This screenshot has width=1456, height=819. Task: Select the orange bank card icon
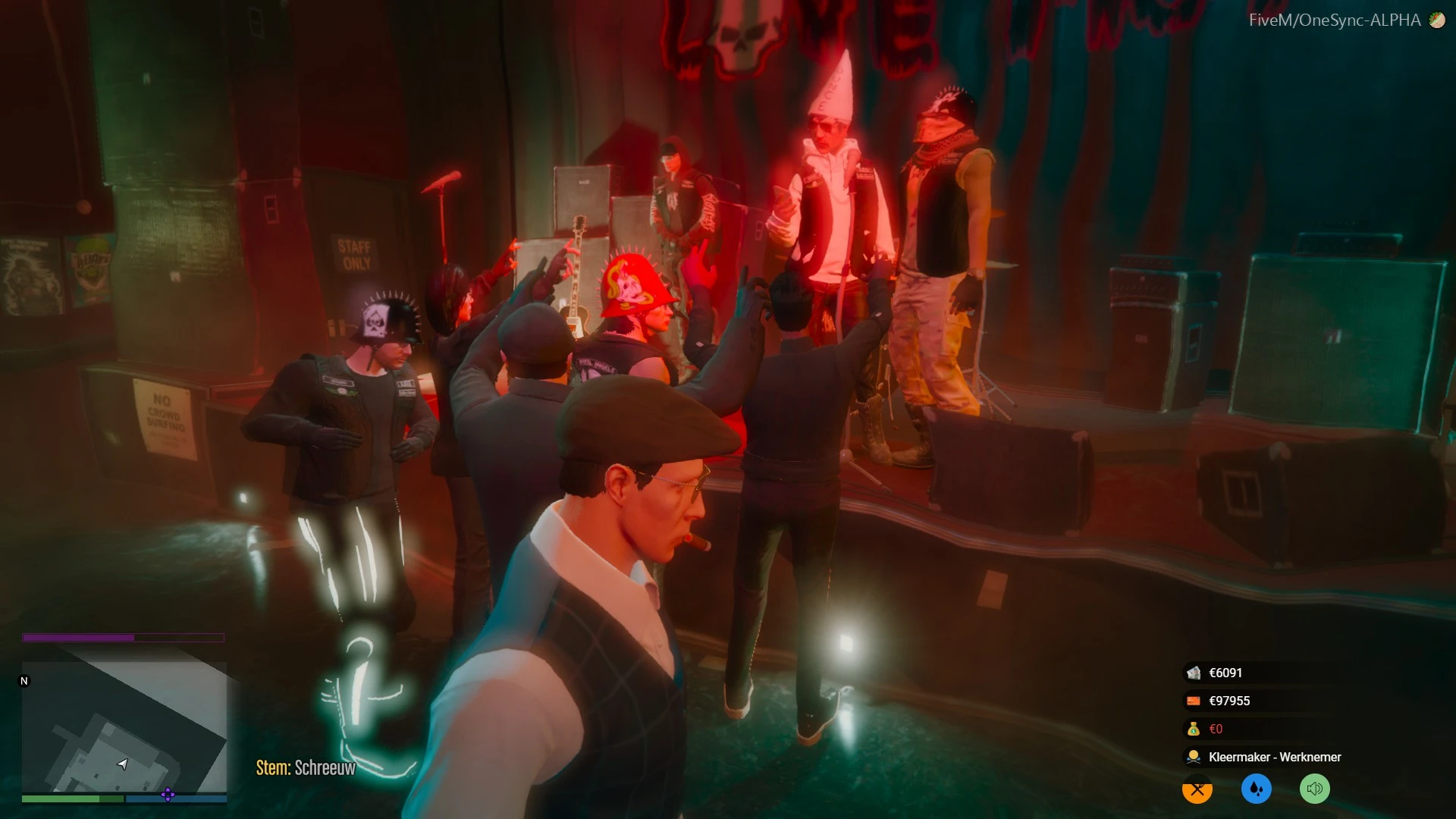coord(1193,701)
